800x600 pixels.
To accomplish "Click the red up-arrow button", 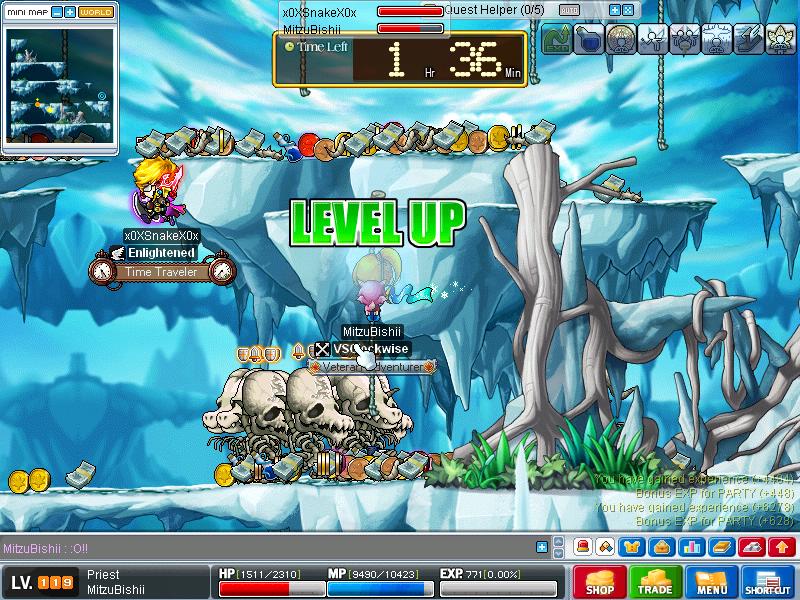I will click(782, 547).
